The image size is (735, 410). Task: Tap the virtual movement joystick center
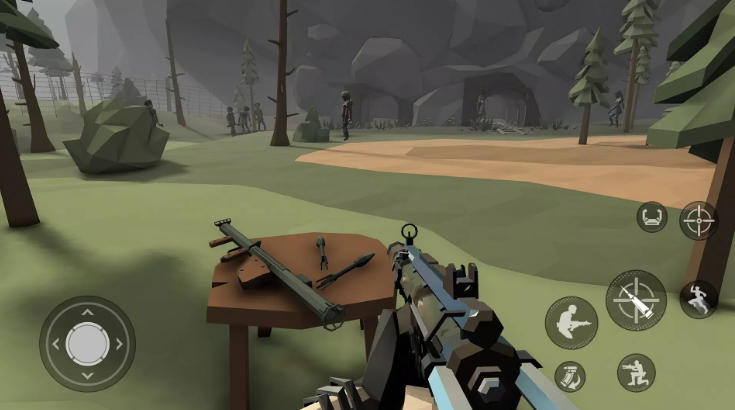[x=87, y=343]
